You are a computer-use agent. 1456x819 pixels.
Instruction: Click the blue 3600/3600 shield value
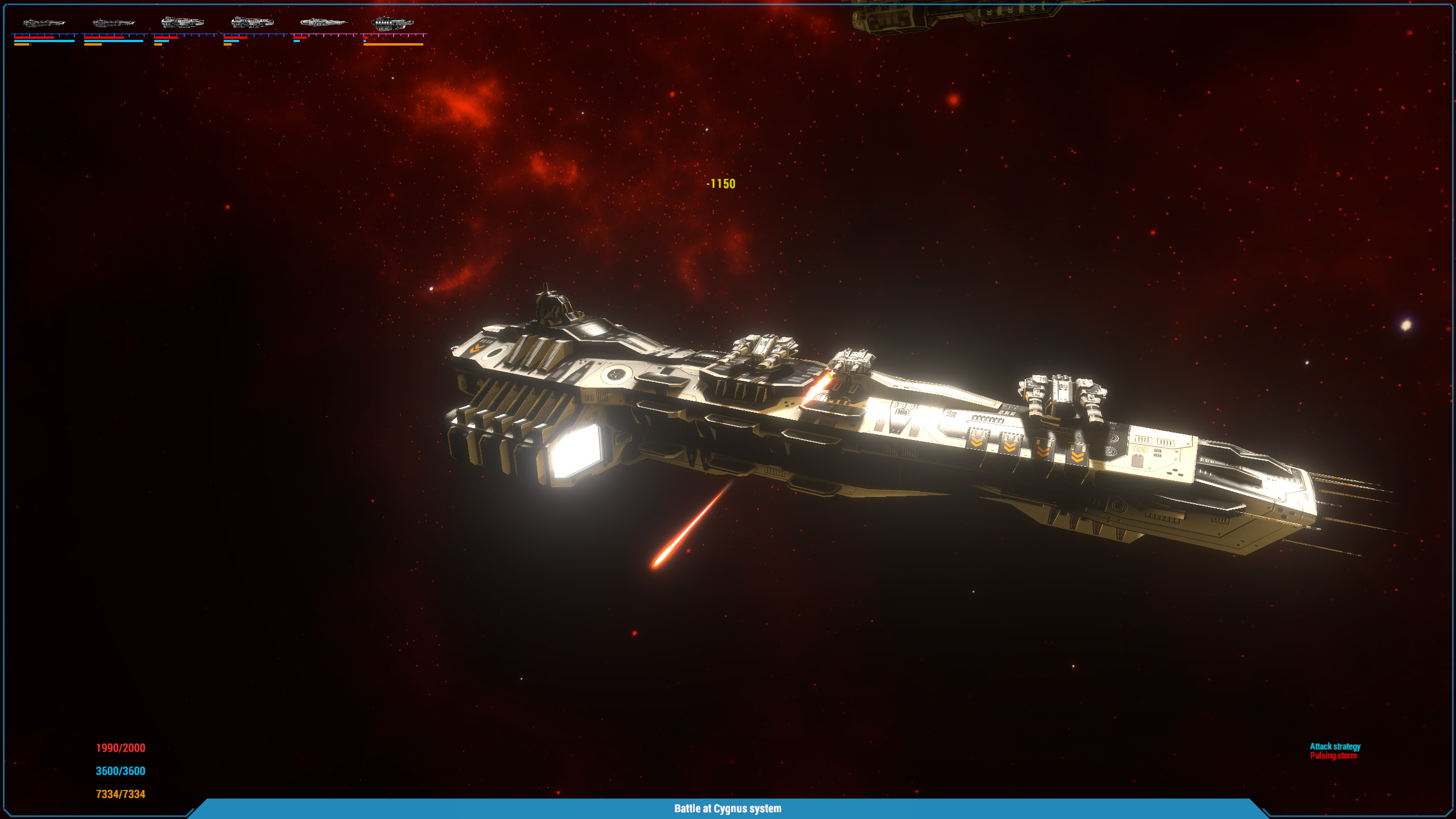120,770
